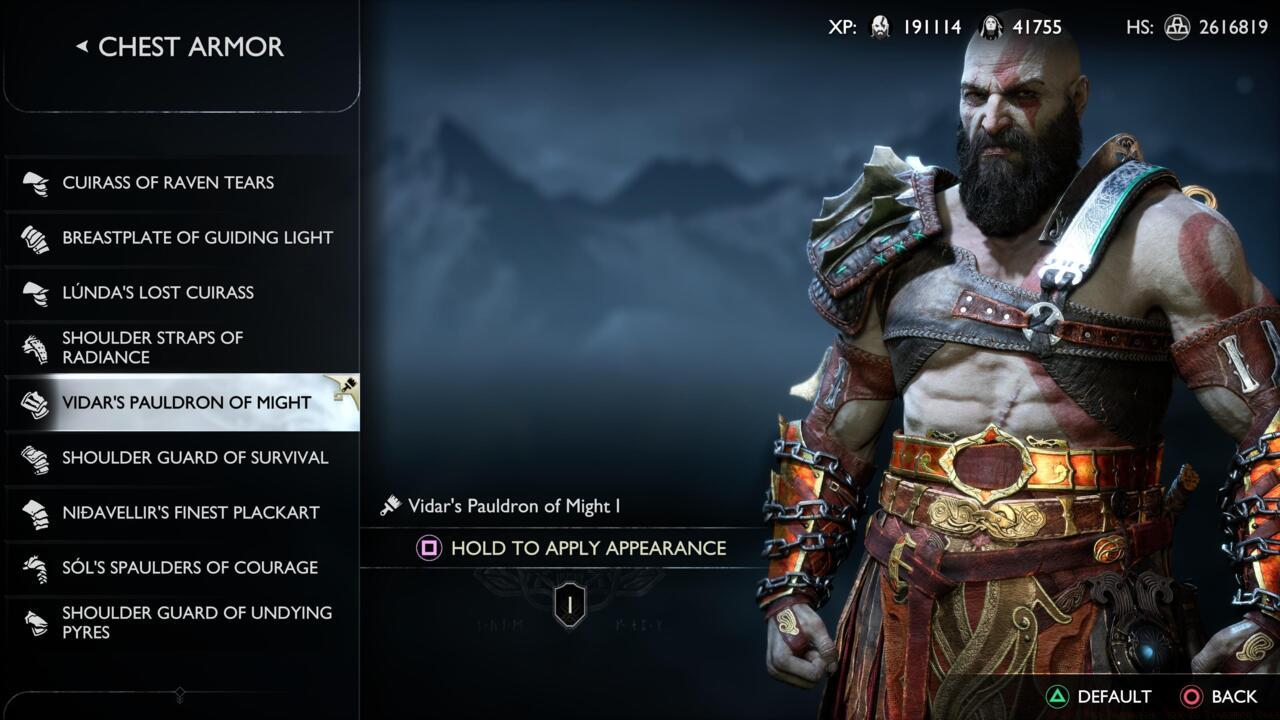Choose Breastplate of Guiding Light
The height and width of the screenshot is (720, 1280).
click(197, 238)
